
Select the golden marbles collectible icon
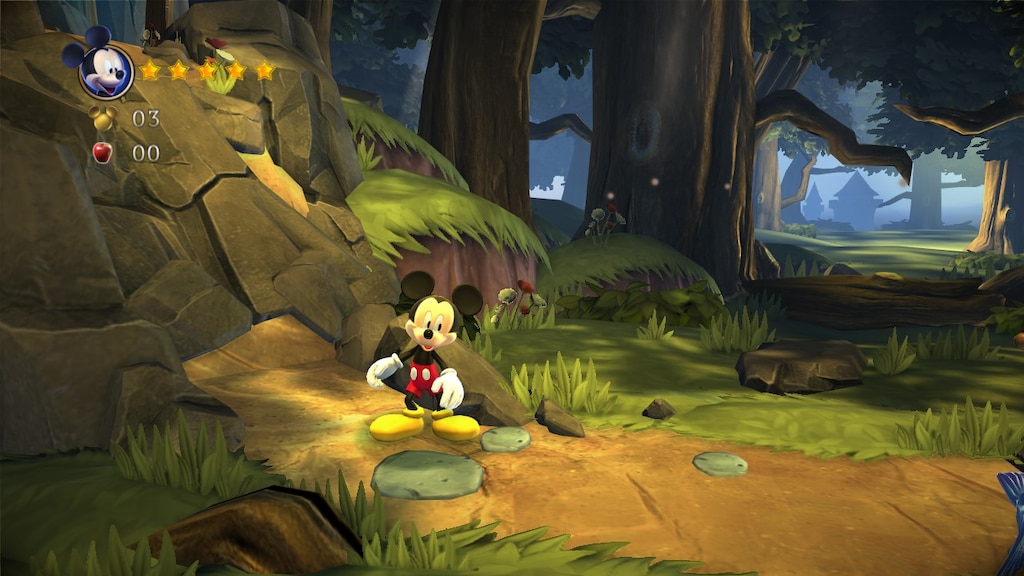coord(103,118)
